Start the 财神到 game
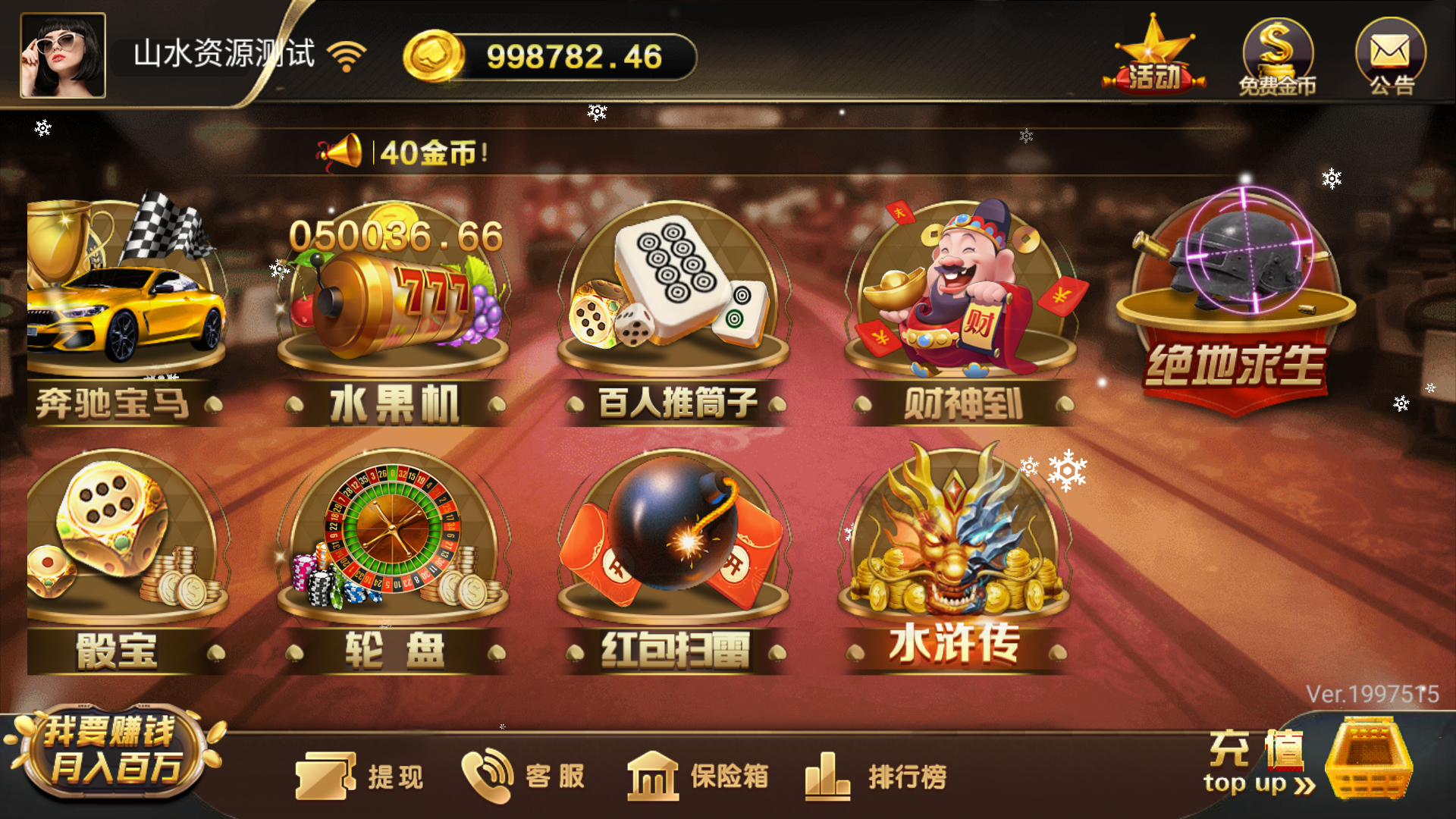Image resolution: width=1456 pixels, height=819 pixels. pos(955,303)
